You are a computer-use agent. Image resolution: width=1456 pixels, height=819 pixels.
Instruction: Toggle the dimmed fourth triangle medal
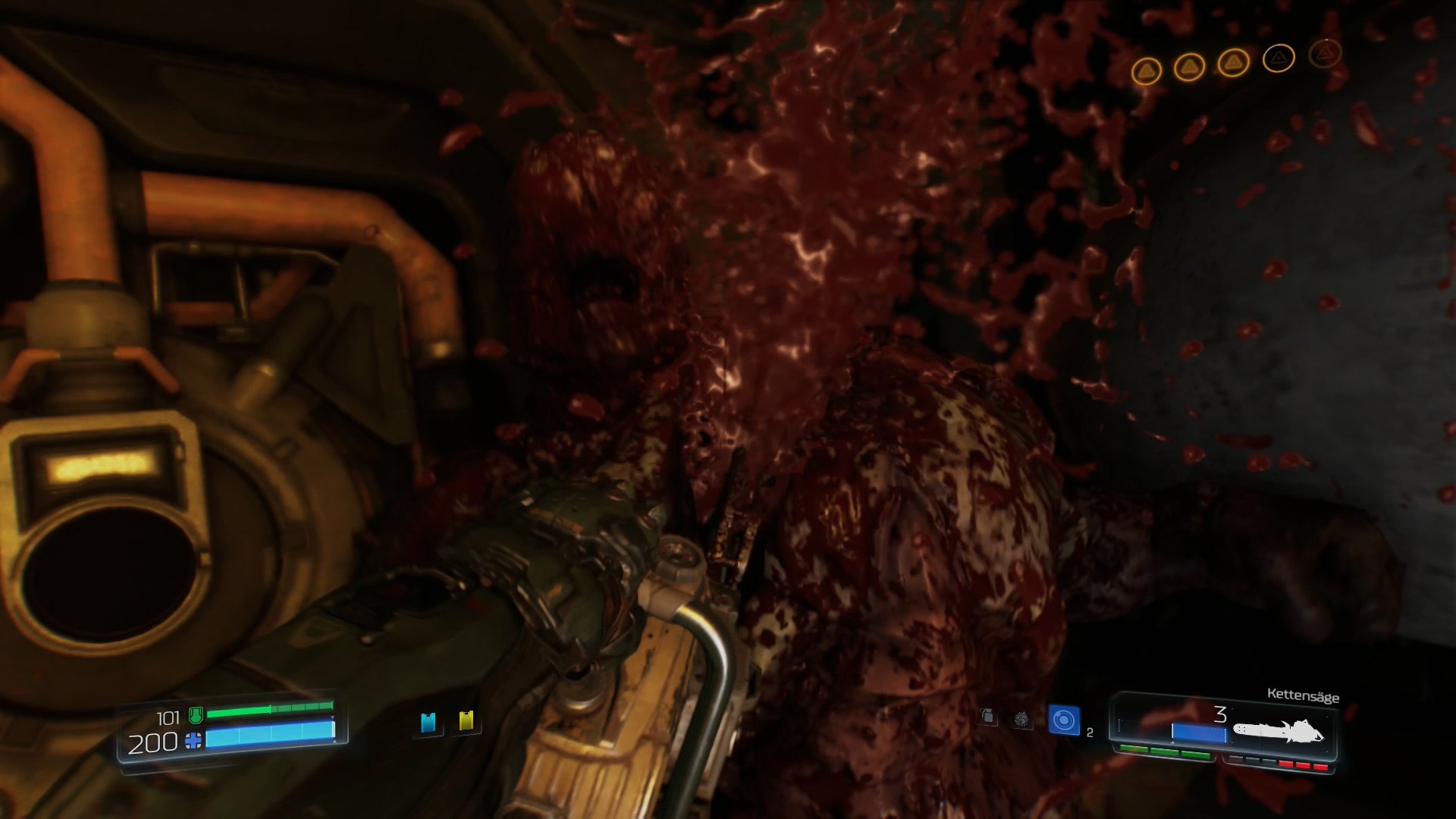tap(1279, 57)
